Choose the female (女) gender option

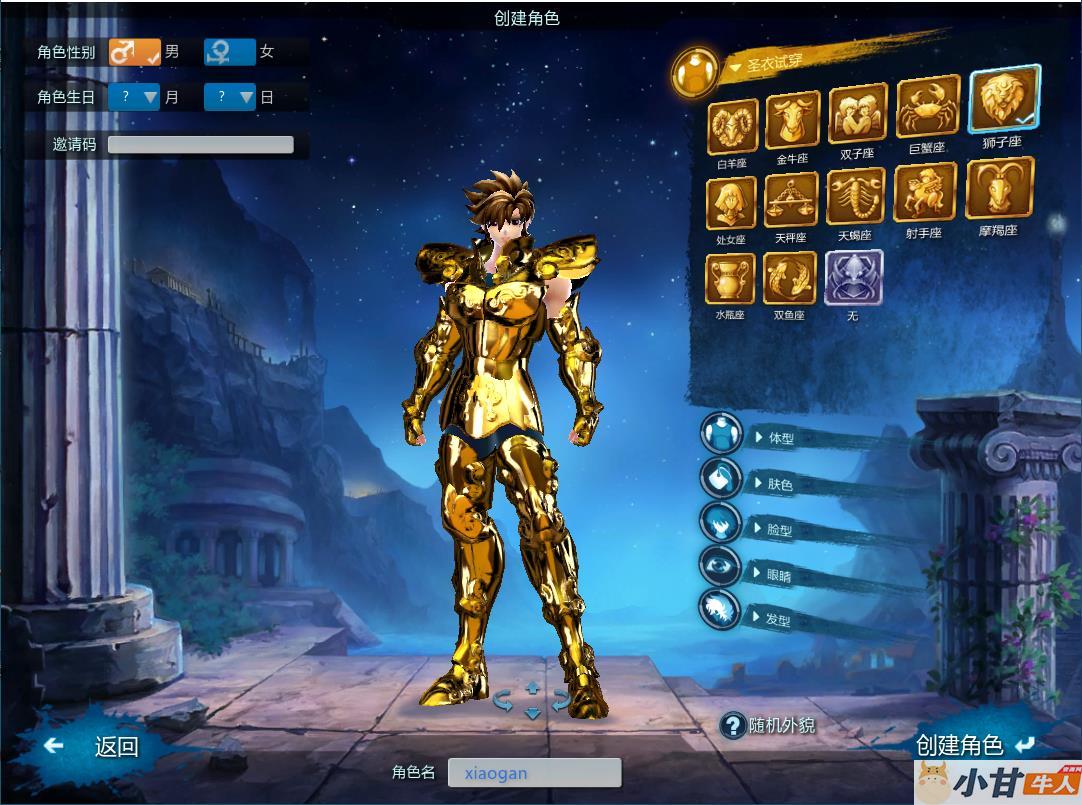click(x=230, y=52)
